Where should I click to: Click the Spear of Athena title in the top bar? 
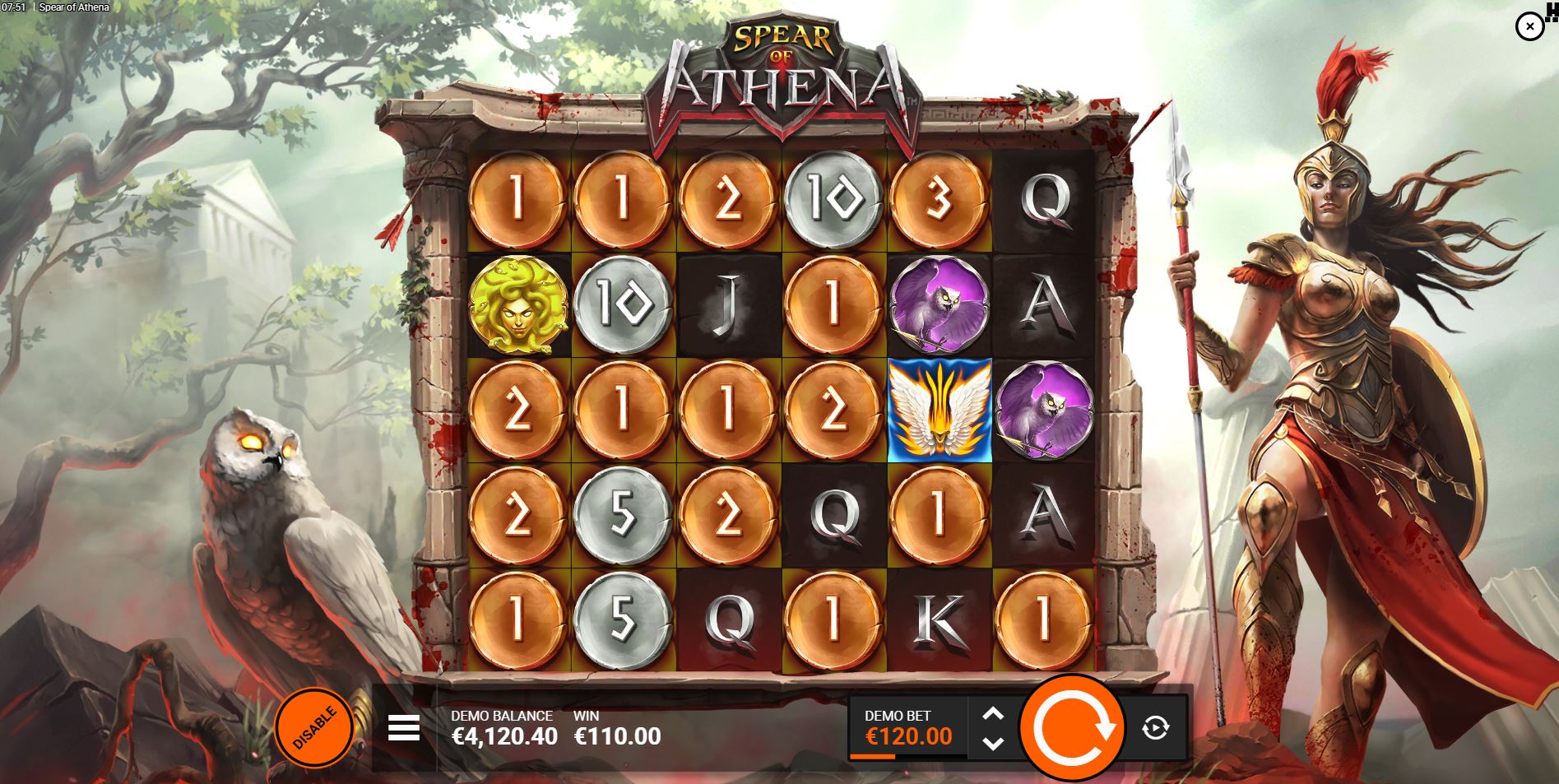(x=75, y=7)
